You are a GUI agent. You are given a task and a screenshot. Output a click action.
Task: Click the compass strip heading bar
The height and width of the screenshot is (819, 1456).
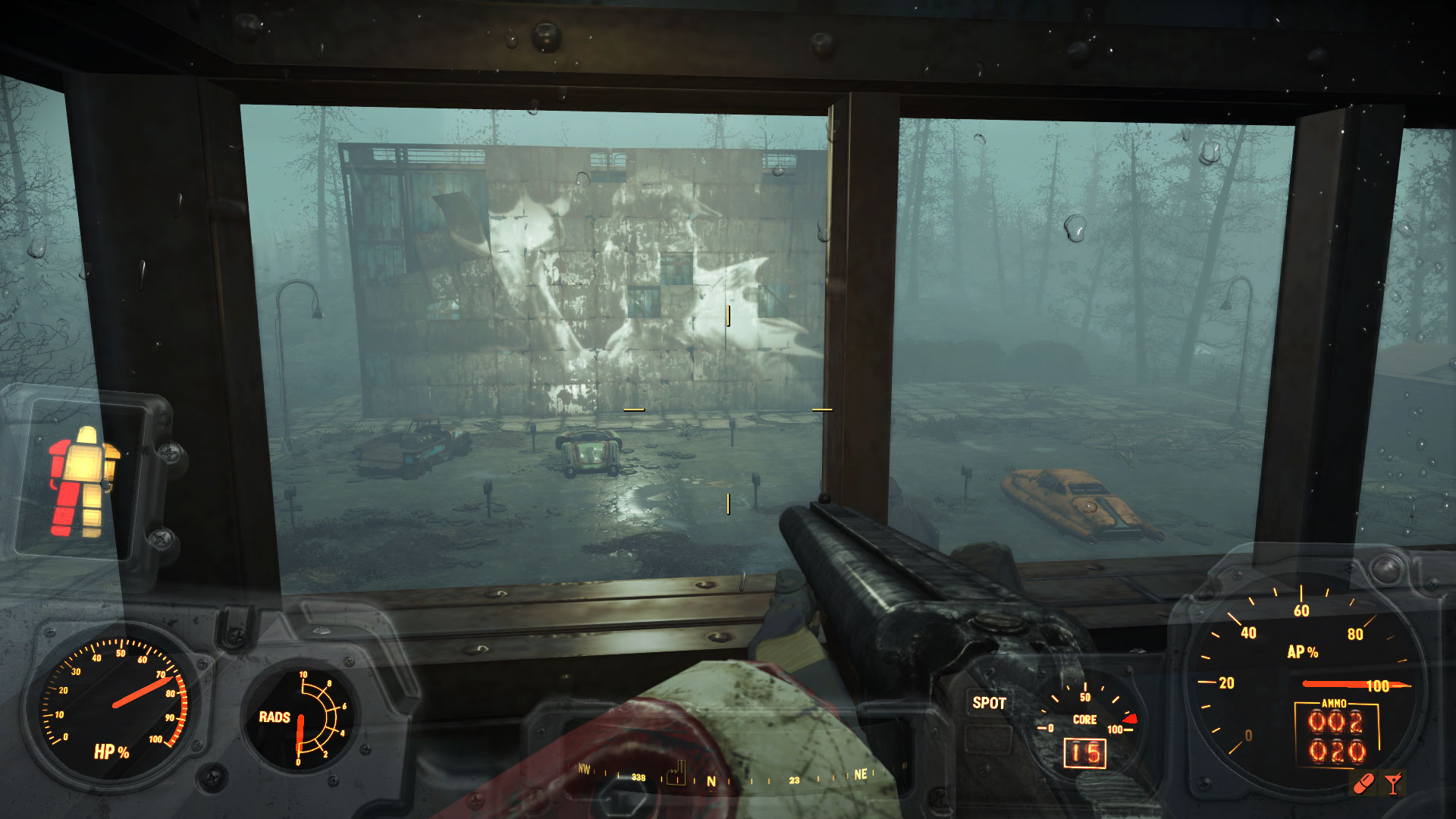click(x=728, y=778)
